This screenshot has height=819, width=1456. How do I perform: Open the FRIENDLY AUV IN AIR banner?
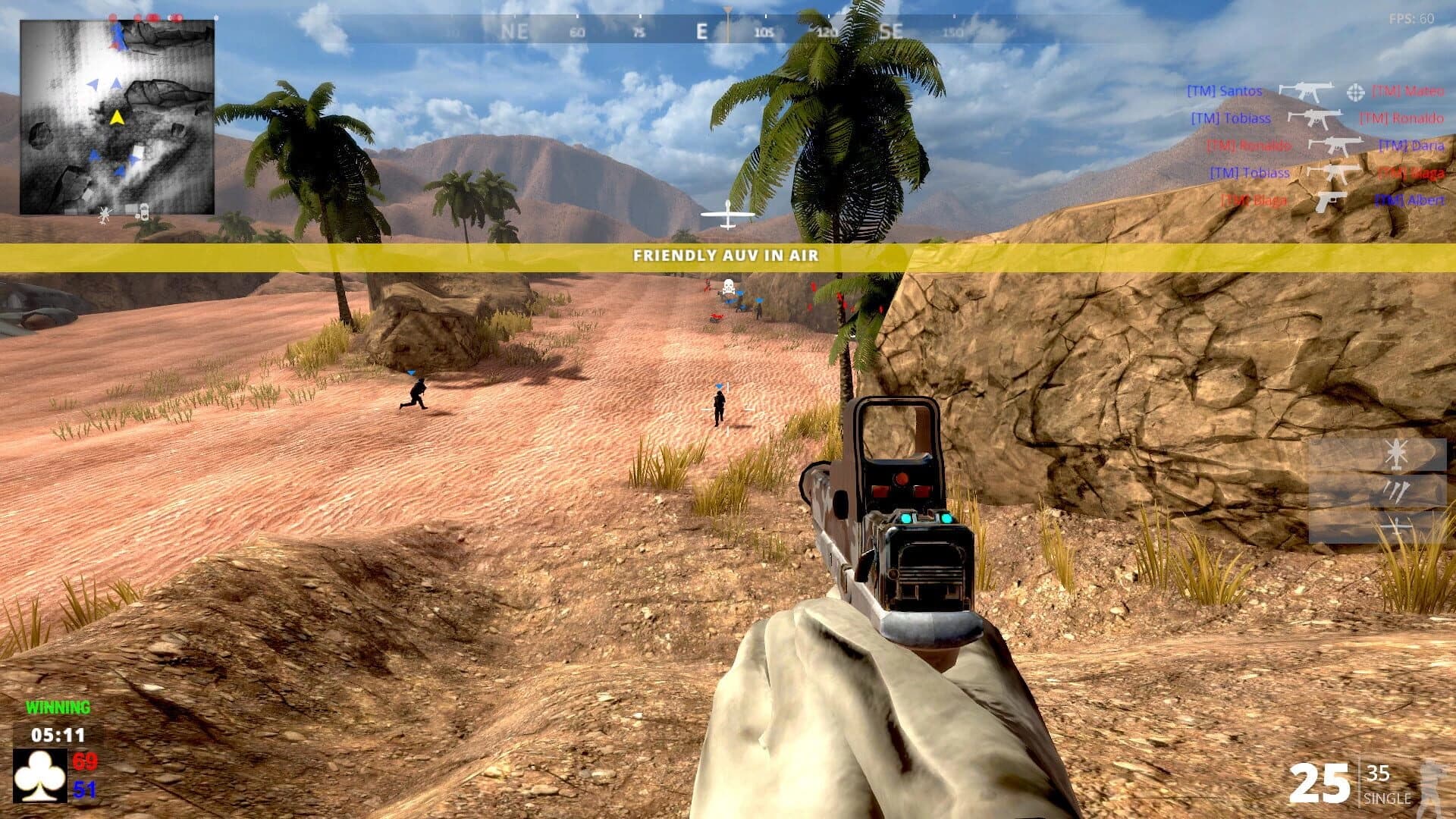pos(726,256)
